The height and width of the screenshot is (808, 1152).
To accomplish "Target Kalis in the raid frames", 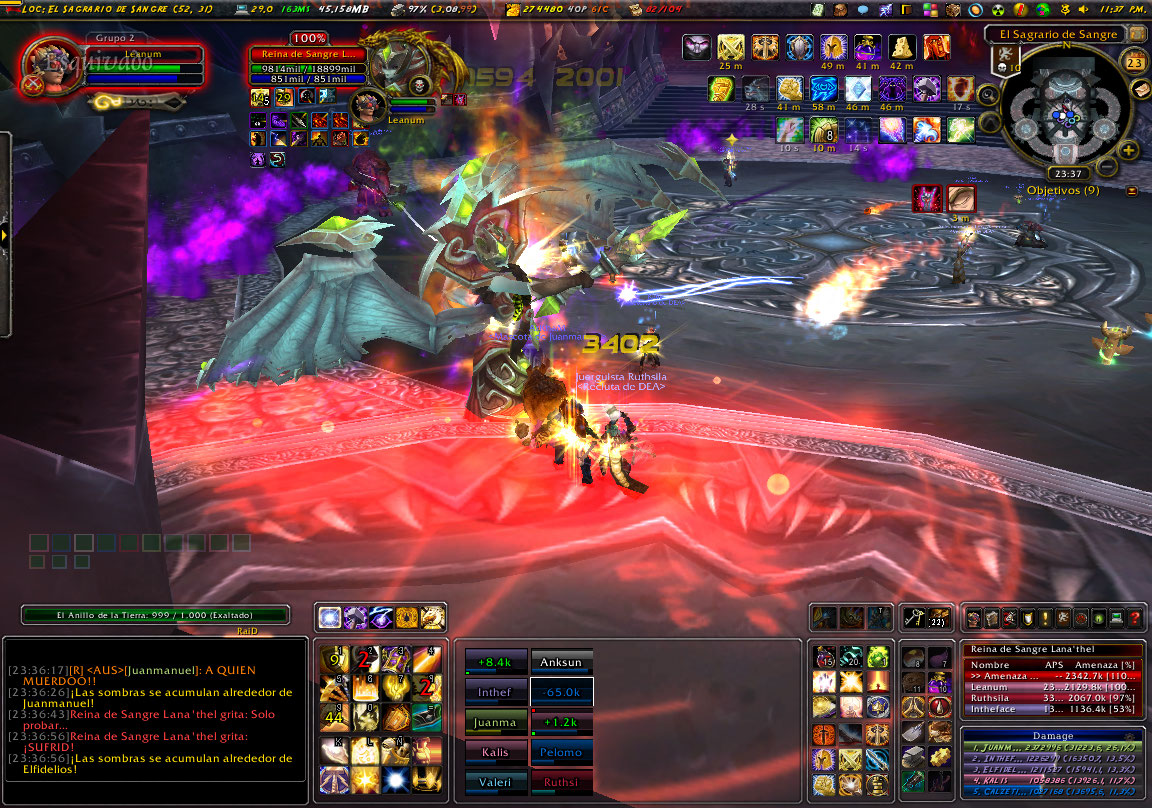I will 496,752.
